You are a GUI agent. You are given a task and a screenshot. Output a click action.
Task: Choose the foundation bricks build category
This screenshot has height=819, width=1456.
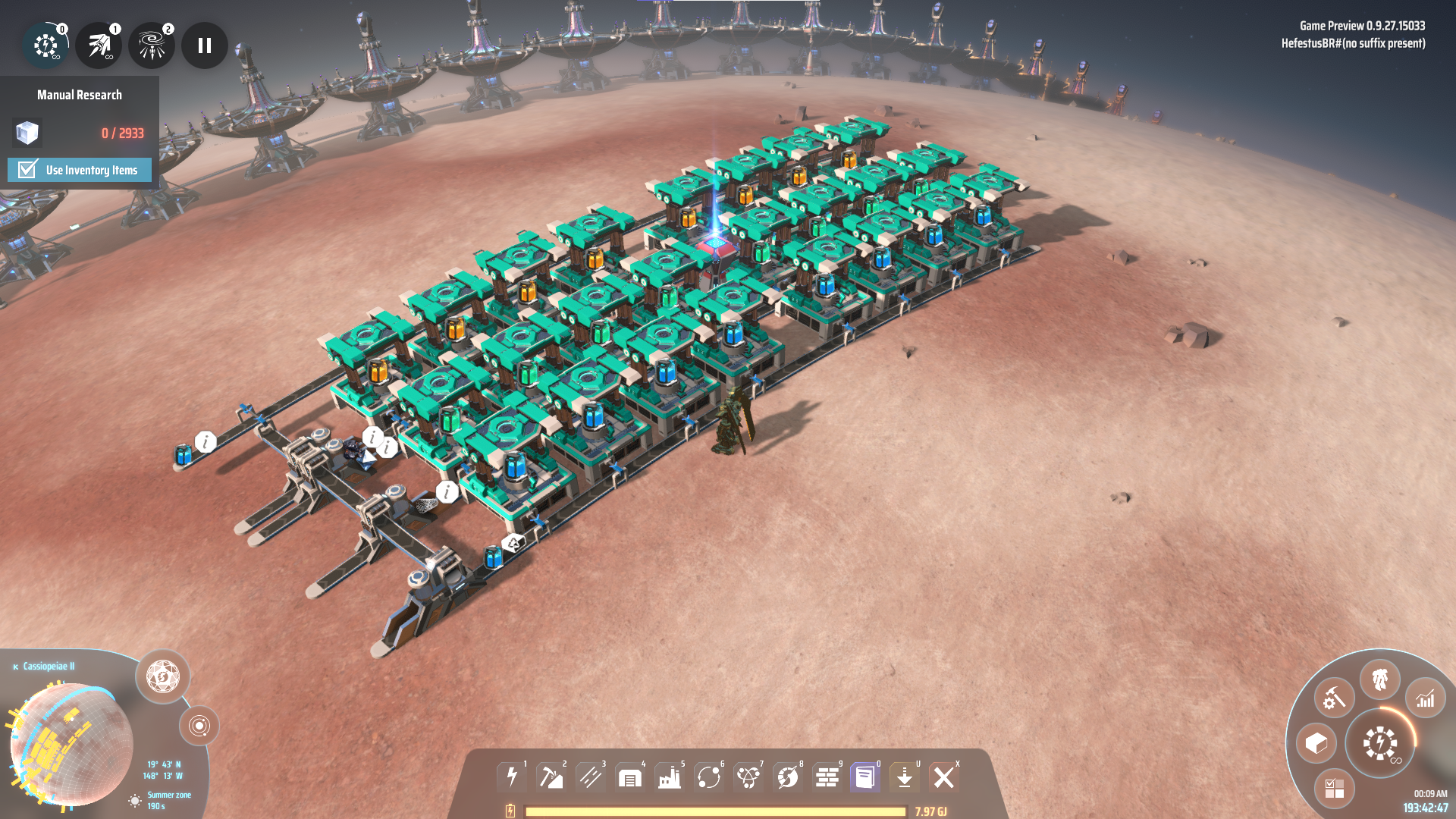click(x=827, y=777)
